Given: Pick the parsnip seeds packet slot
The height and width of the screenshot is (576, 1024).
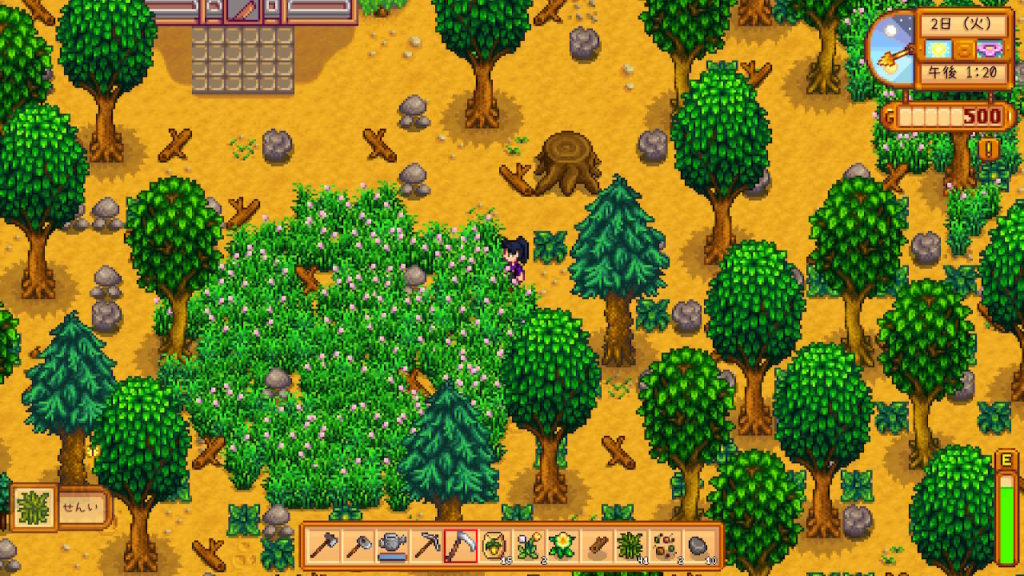Looking at the screenshot, I should point(494,547).
